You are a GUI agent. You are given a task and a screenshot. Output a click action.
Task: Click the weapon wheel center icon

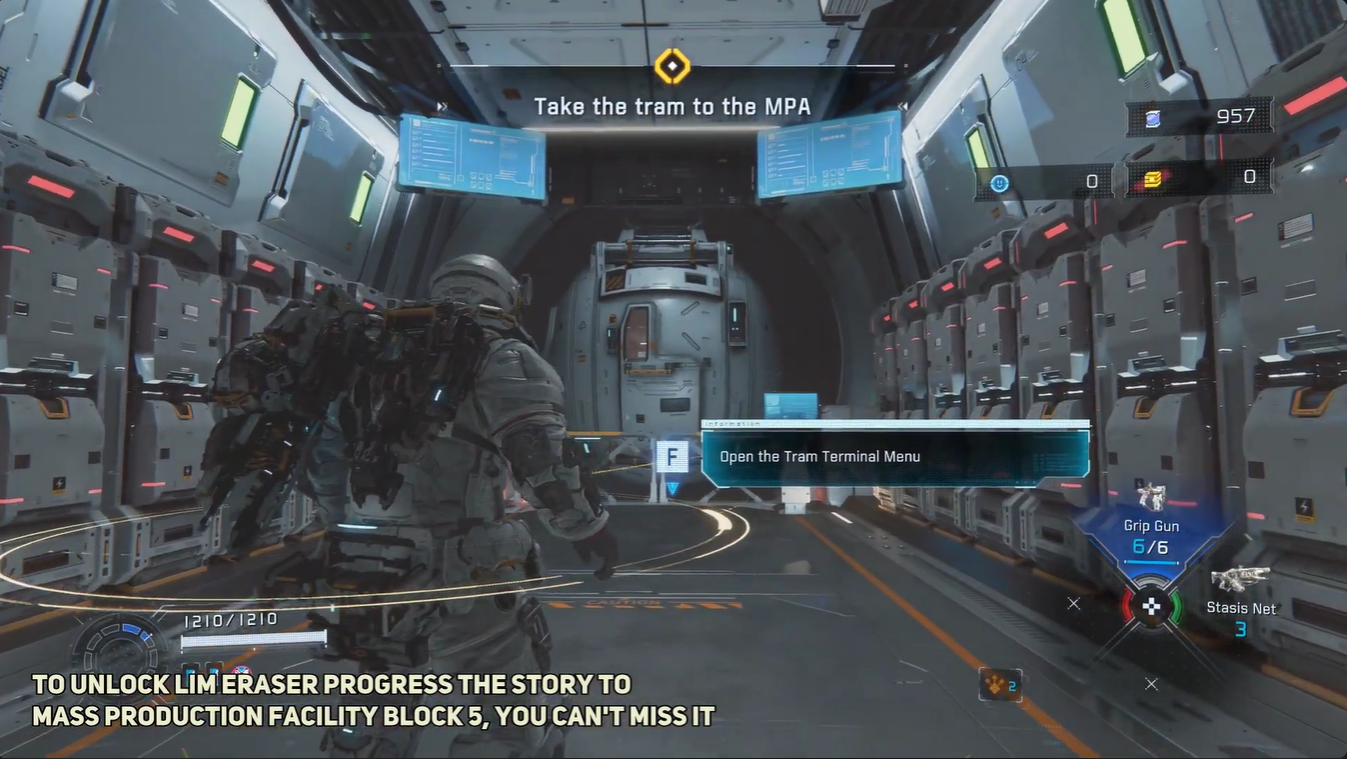(1152, 606)
